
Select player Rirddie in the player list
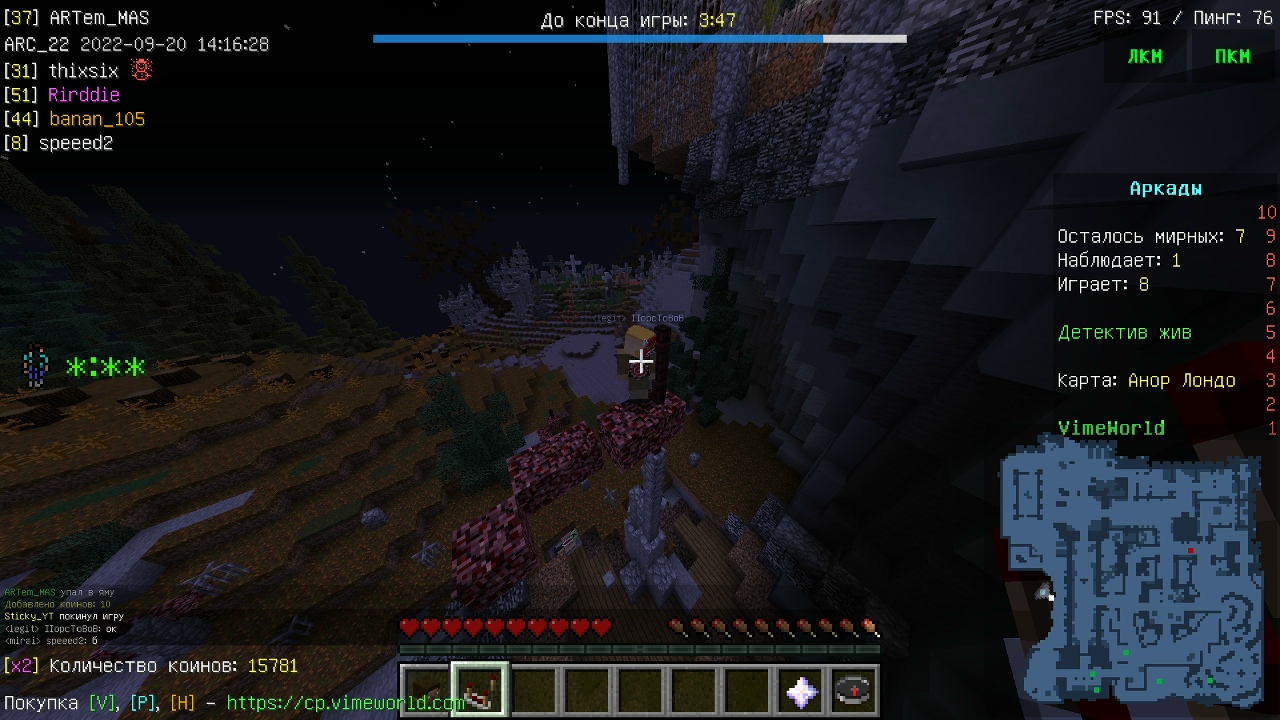pos(84,95)
